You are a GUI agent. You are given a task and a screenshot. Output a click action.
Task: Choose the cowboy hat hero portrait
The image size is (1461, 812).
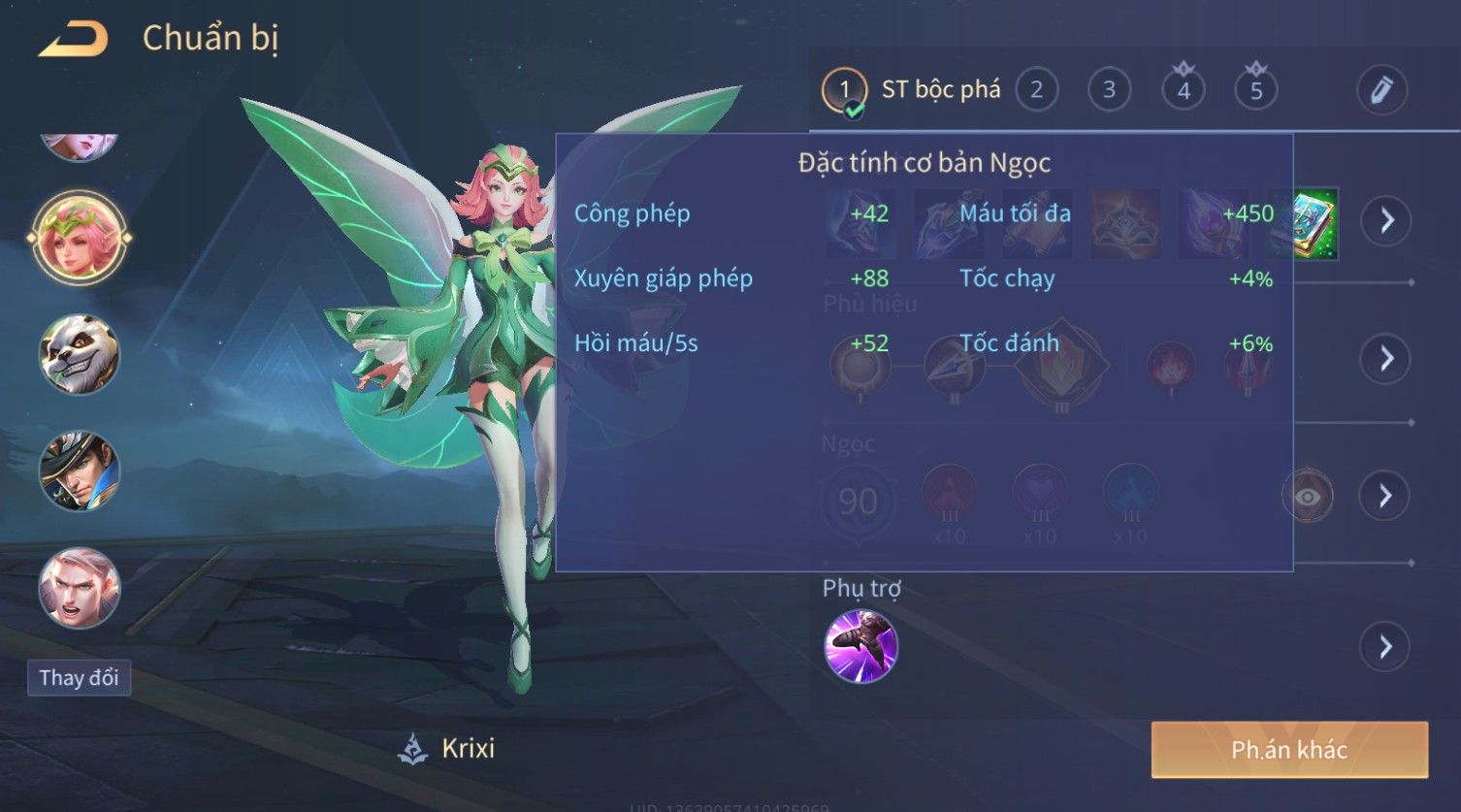pos(80,471)
